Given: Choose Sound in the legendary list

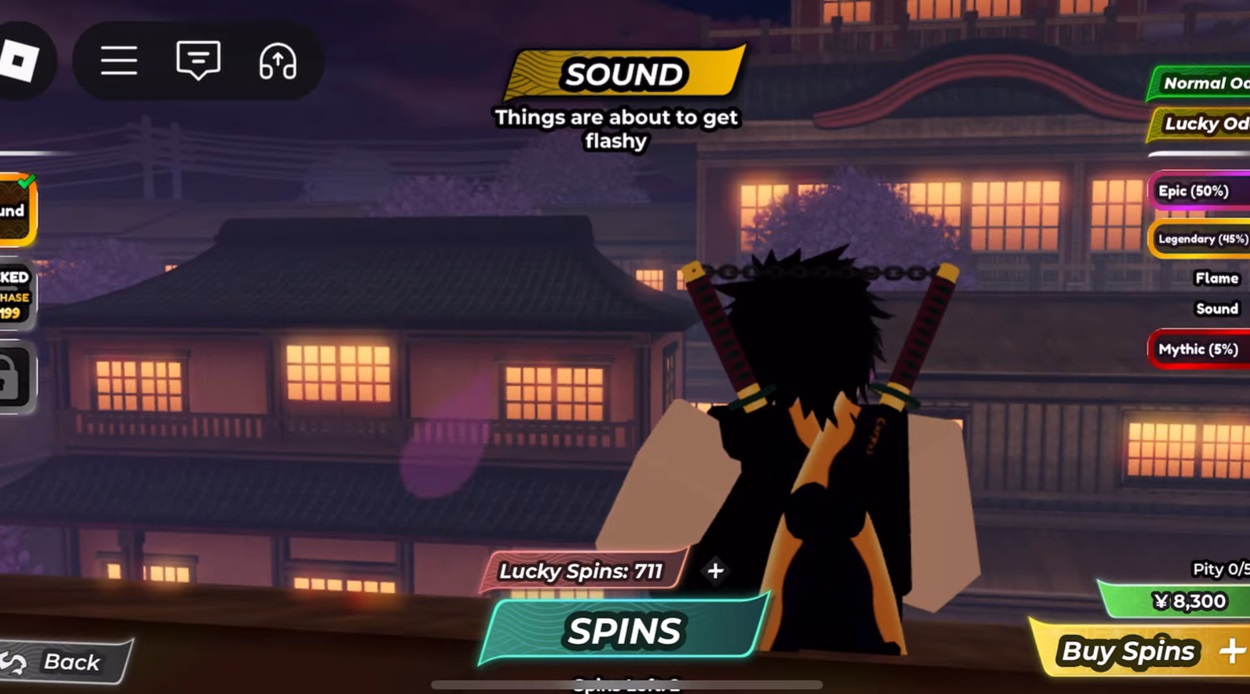Looking at the screenshot, I should [1216, 309].
